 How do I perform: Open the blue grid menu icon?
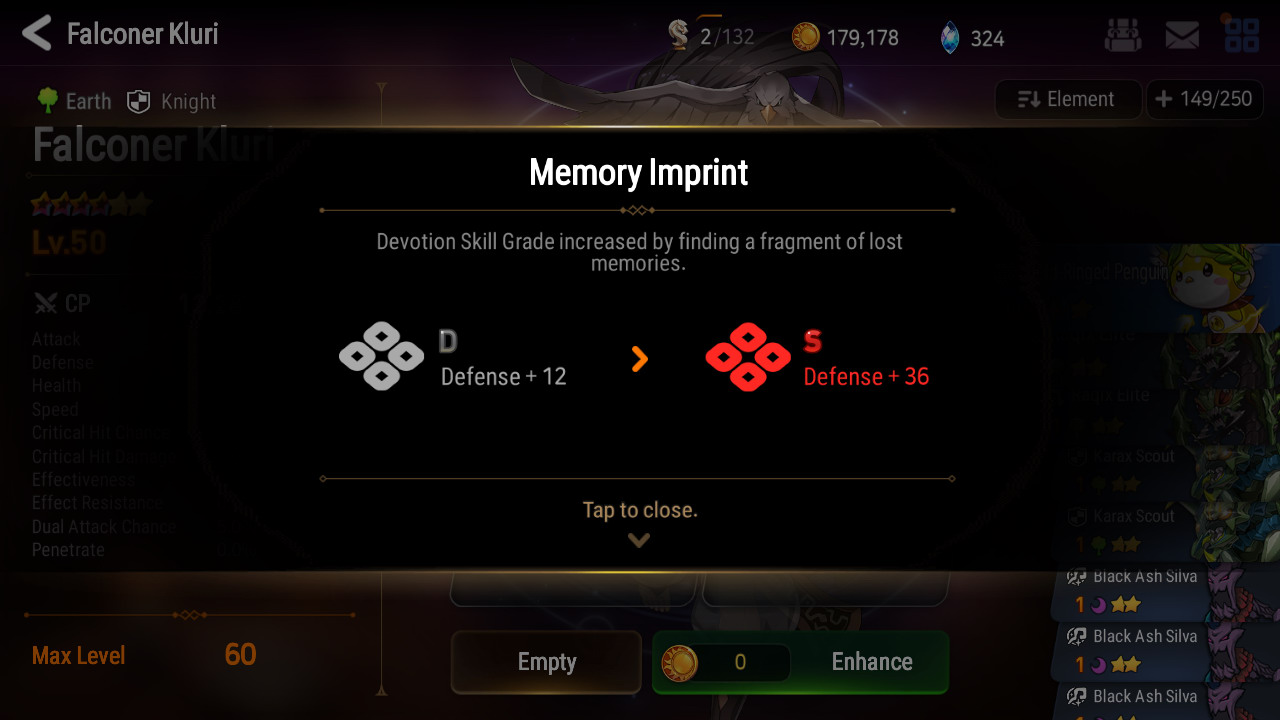[1242, 35]
